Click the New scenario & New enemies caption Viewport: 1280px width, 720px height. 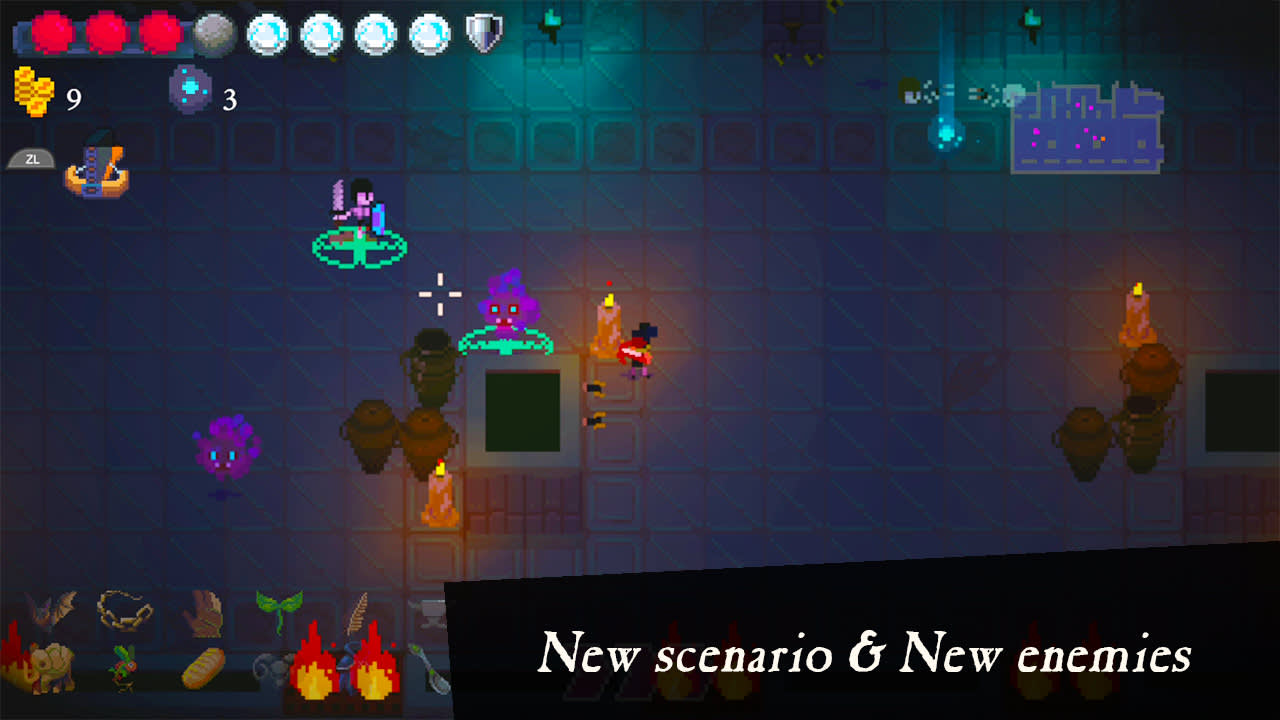click(x=867, y=656)
